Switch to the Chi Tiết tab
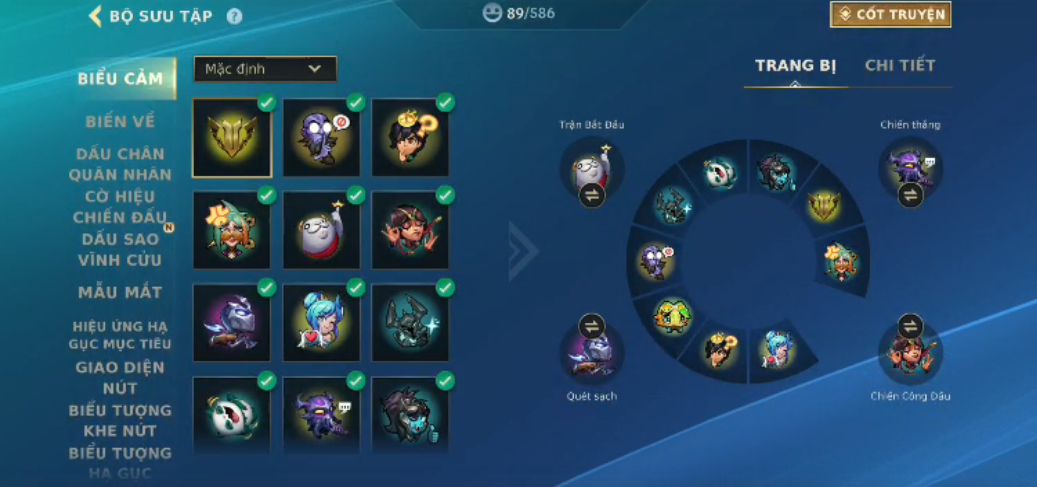The height and width of the screenshot is (487, 1037). [900, 66]
